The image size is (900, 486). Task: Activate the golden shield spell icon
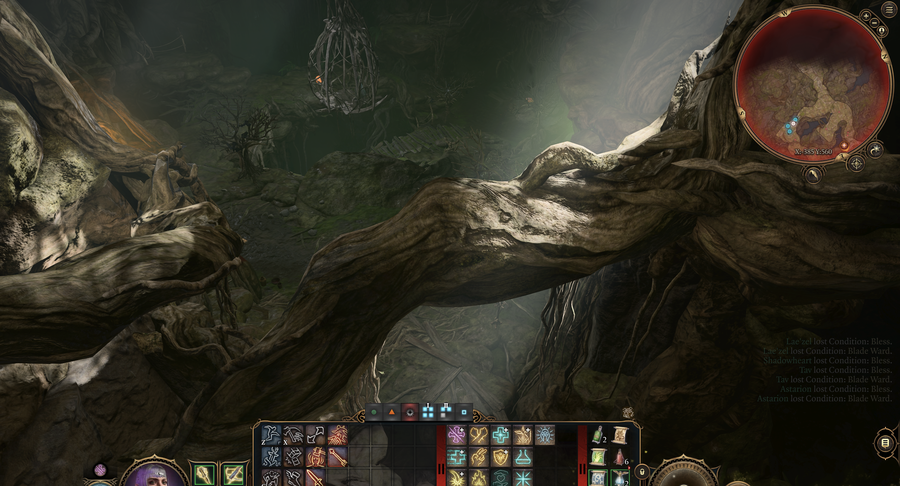(500, 457)
